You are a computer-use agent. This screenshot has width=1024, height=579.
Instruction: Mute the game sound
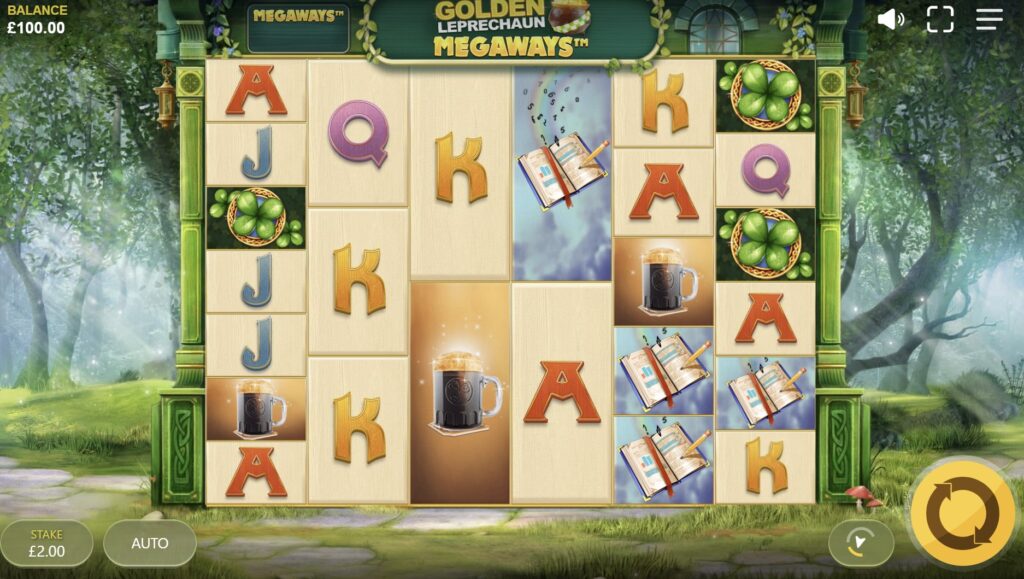(x=890, y=20)
